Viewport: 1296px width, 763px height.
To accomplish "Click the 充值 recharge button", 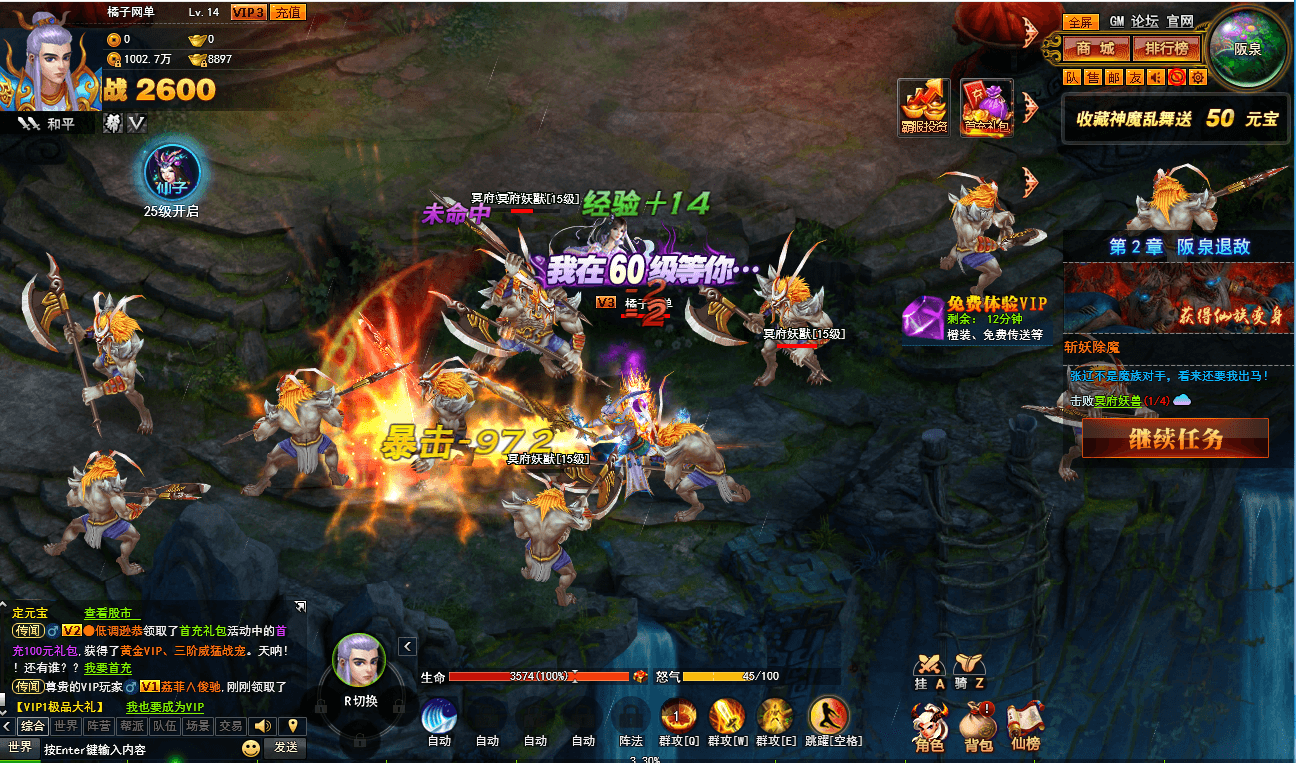I will pos(288,12).
